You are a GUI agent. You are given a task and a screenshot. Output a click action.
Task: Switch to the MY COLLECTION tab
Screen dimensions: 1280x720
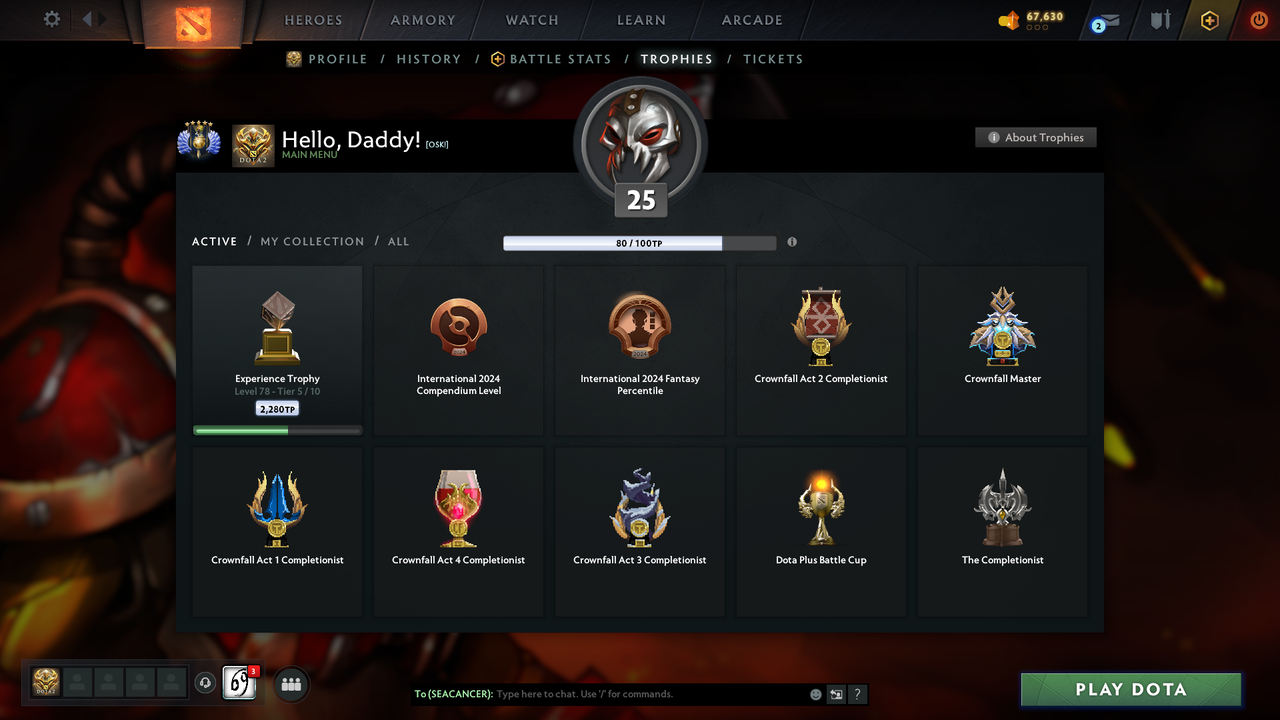(312, 241)
